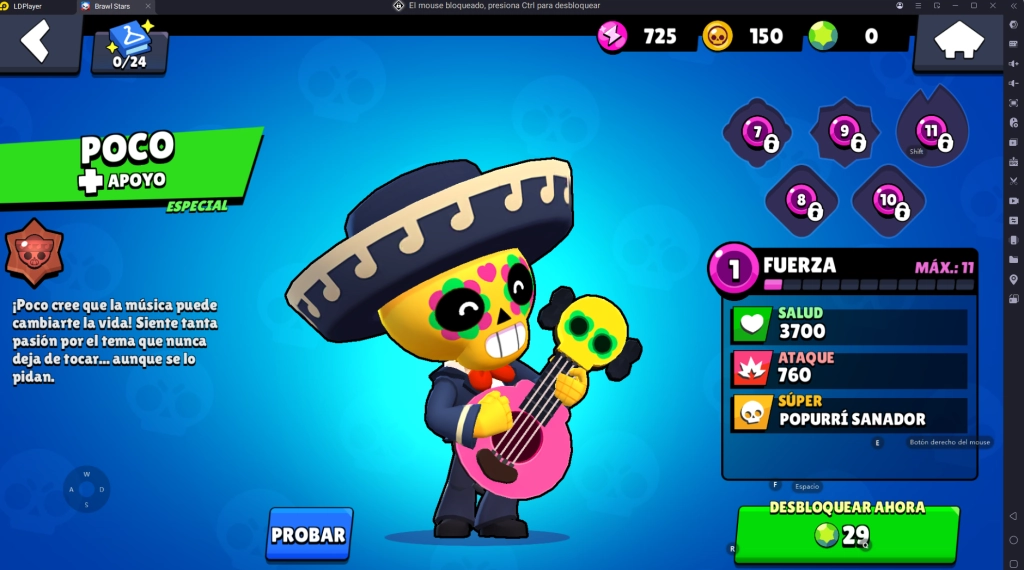Select the locked level 9 power slot
This screenshot has height=570, width=1024.
845,132
